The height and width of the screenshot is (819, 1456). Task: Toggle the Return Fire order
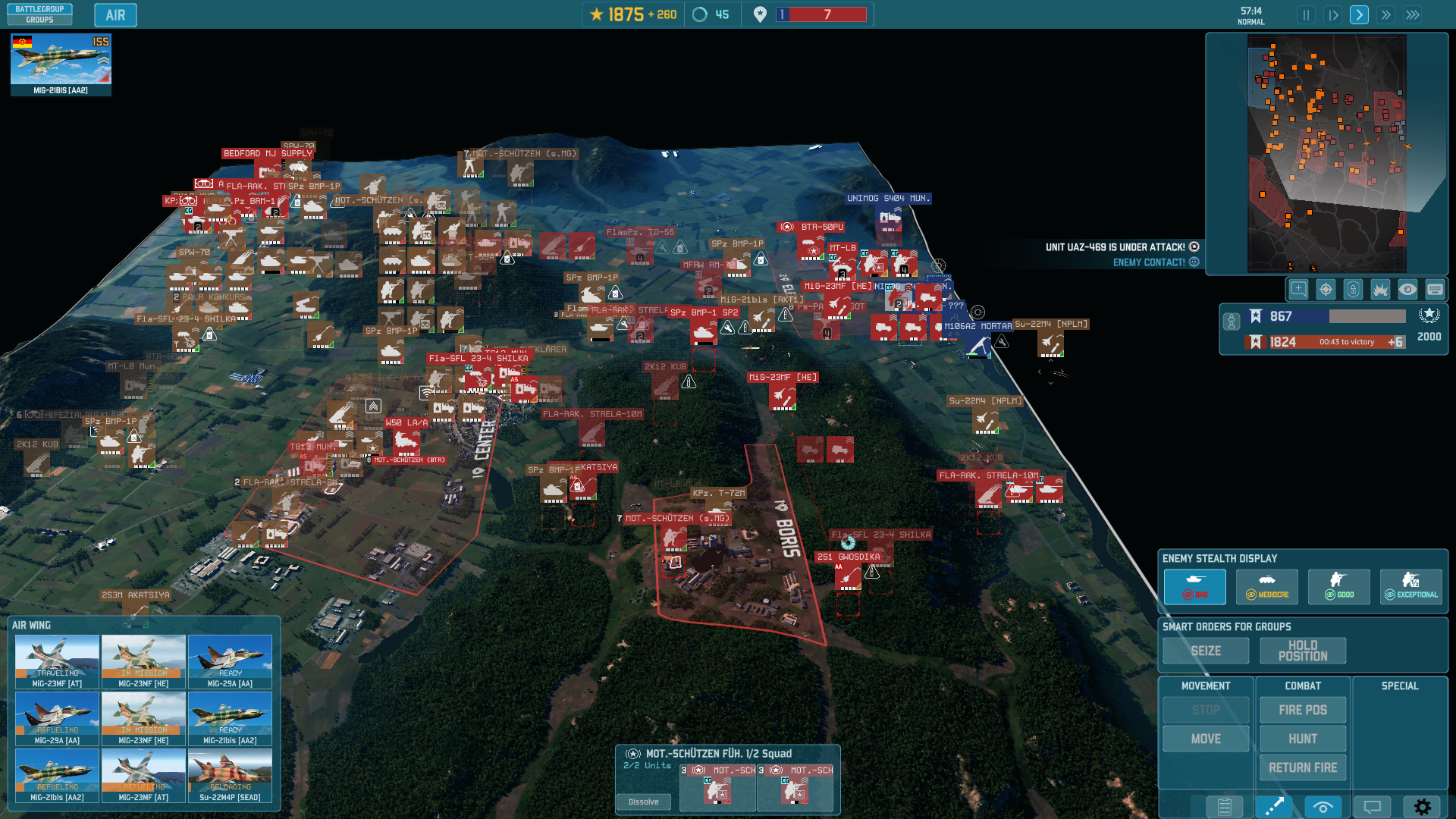1303,767
